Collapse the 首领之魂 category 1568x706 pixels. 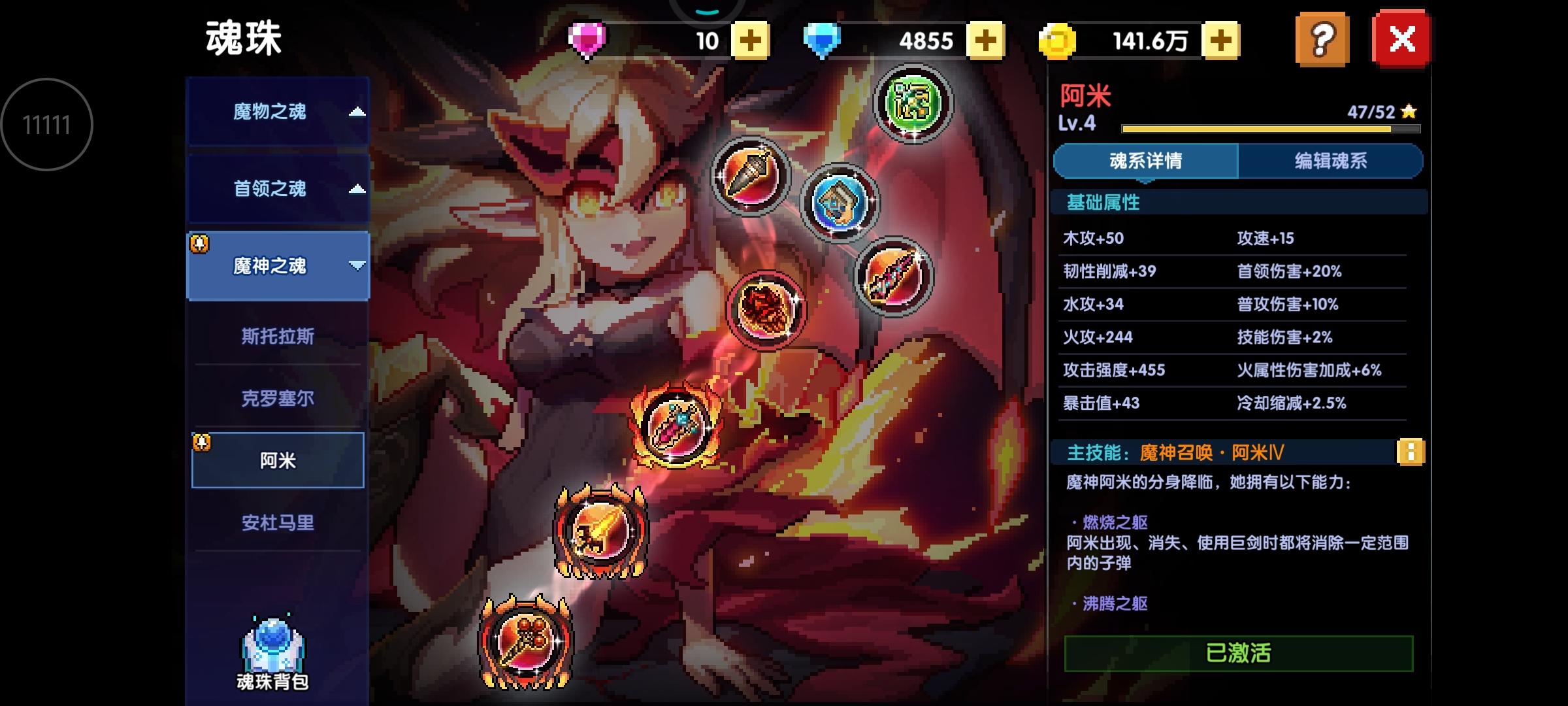click(277, 189)
